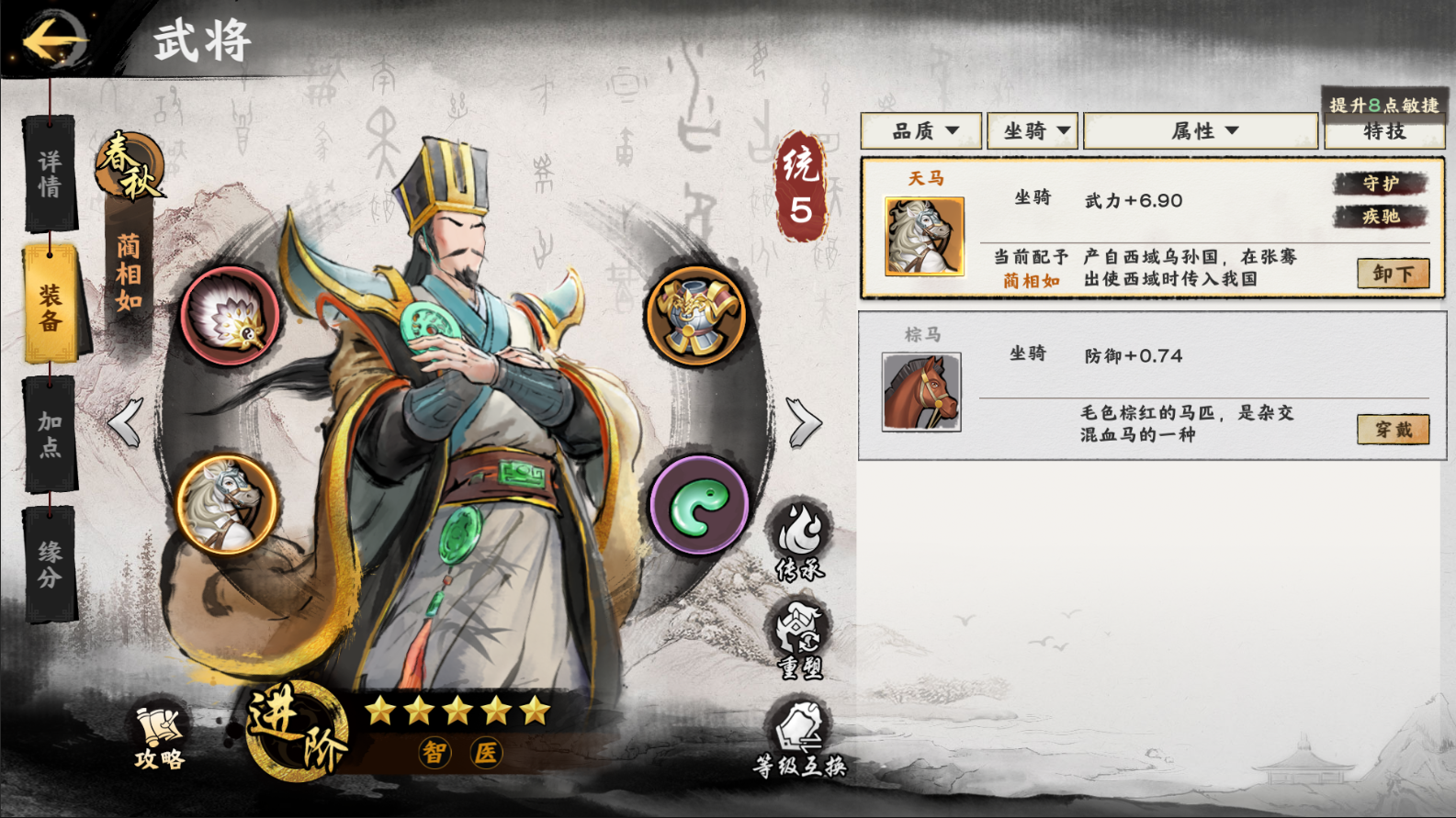The width and height of the screenshot is (1456, 818).
Task: Open the 攻略 strategy guide
Action: click(x=160, y=737)
